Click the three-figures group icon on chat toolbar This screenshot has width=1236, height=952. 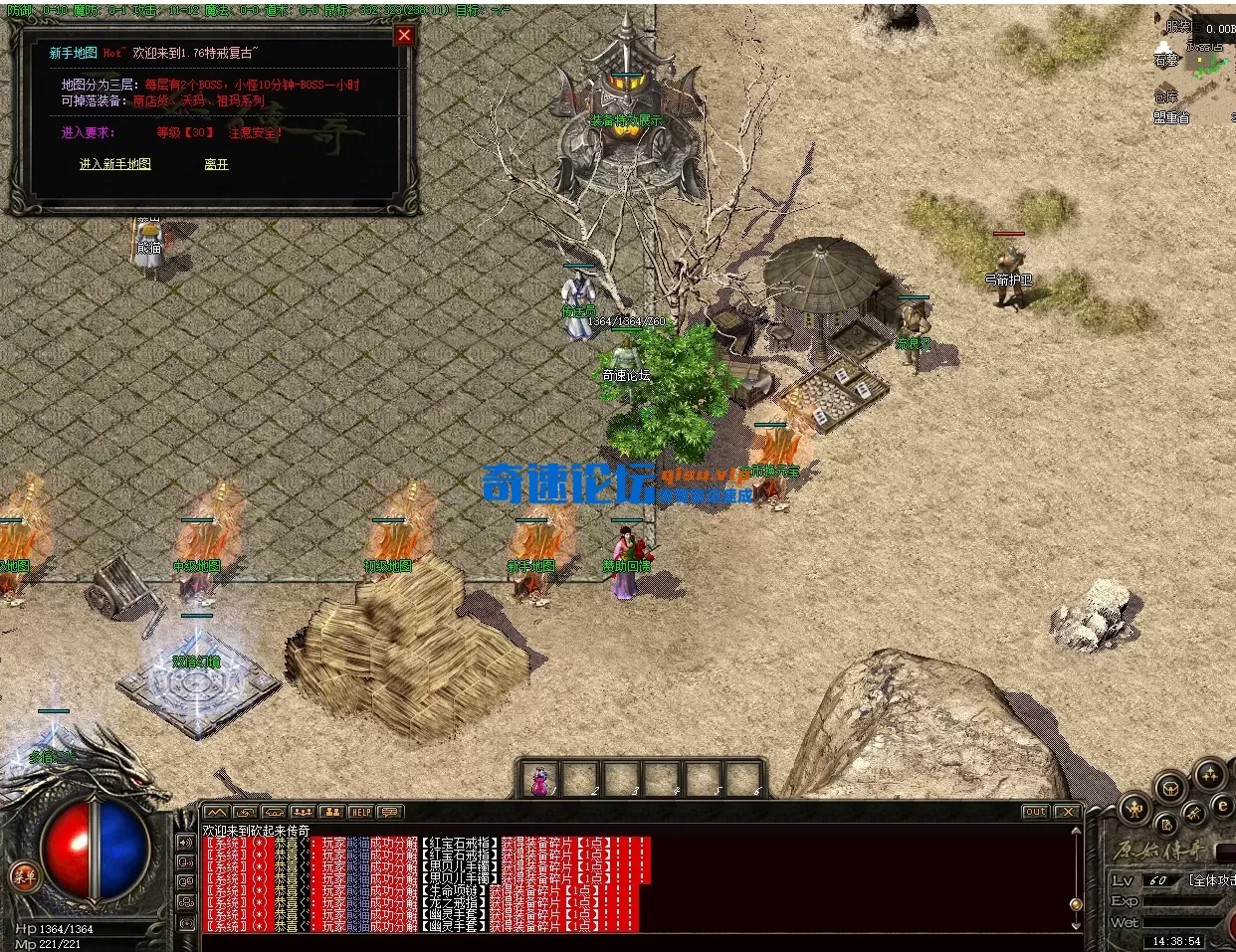[303, 813]
